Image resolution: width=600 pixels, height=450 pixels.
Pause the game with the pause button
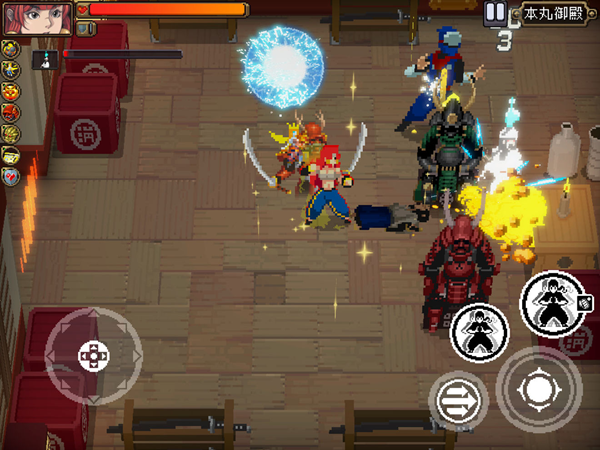[x=495, y=13]
